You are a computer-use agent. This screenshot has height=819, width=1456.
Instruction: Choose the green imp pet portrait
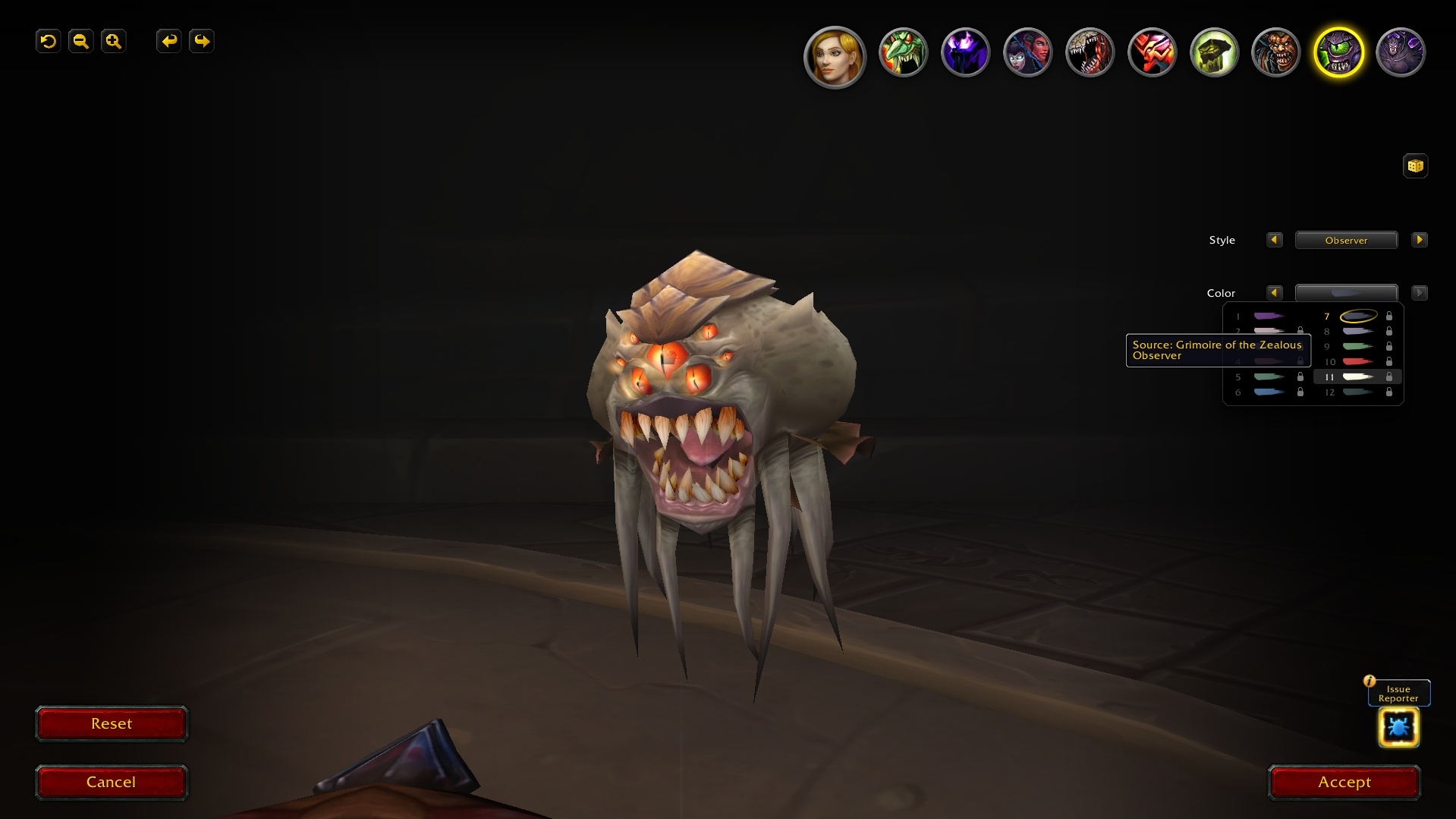tap(903, 53)
